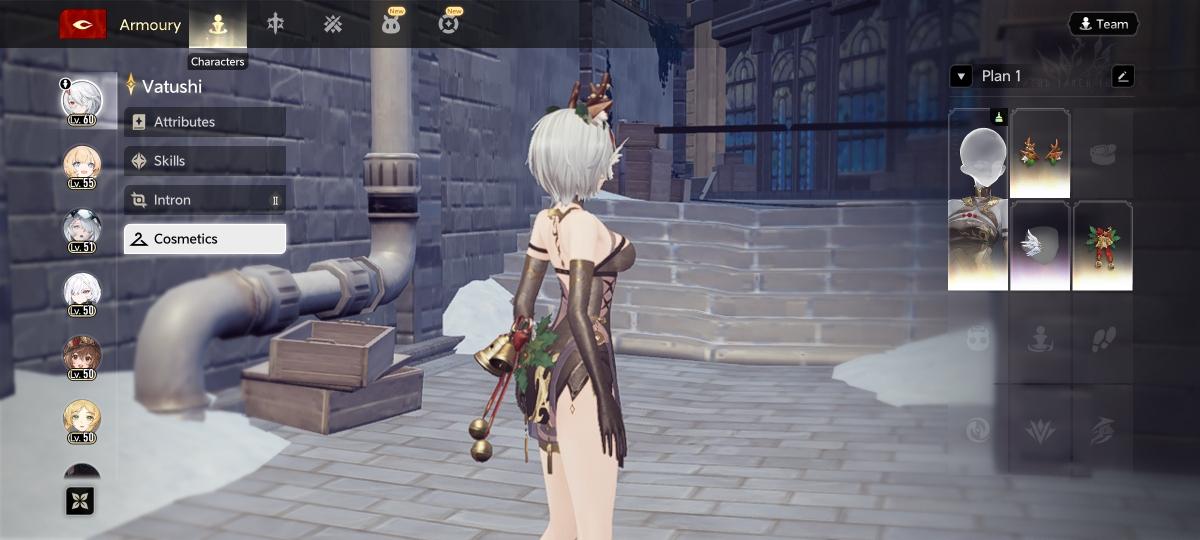Viewport: 1200px width, 540px height.
Task: Choose the level 51 character portrait
Action: coord(82,230)
